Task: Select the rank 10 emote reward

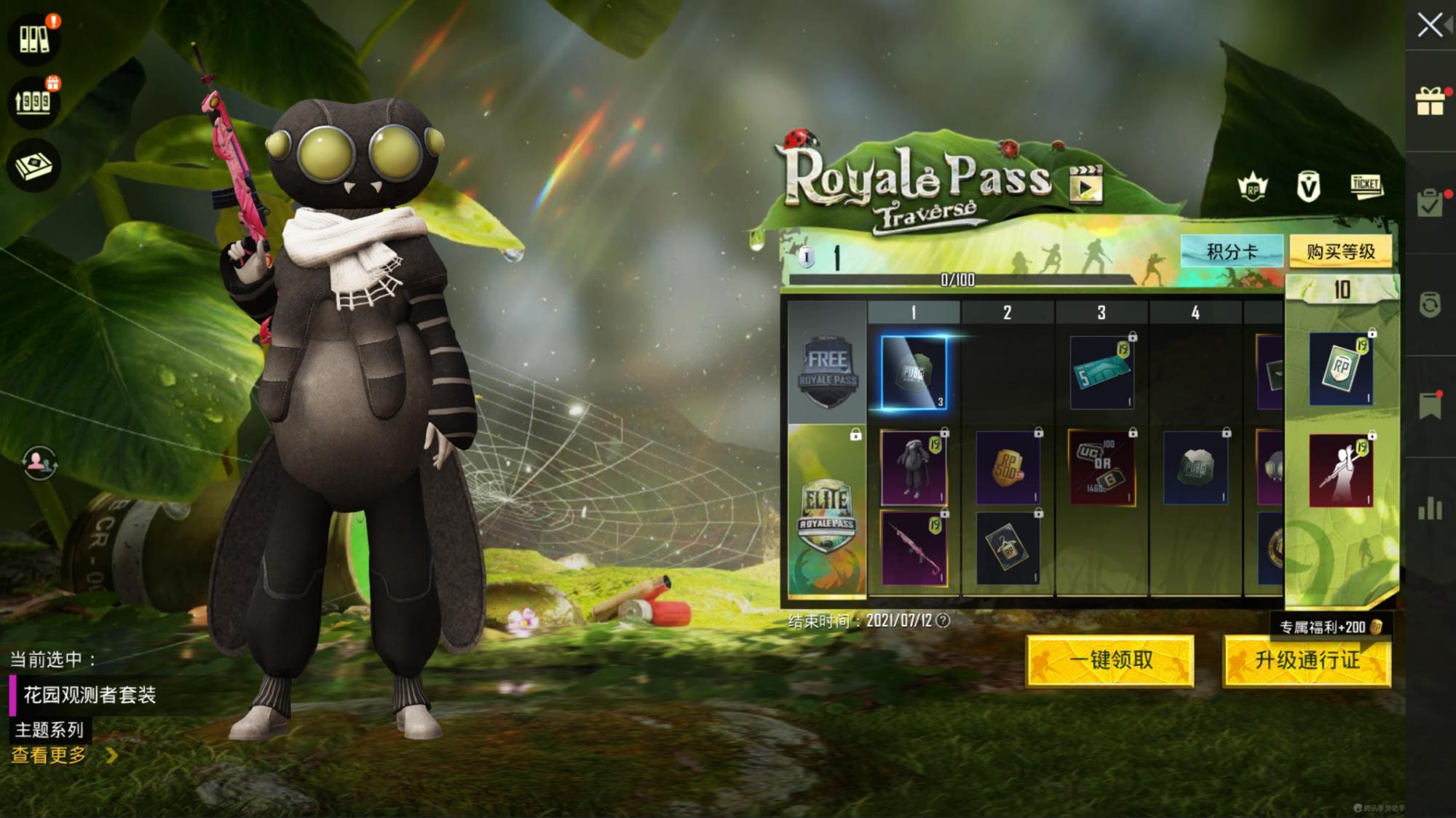Action: click(1341, 470)
